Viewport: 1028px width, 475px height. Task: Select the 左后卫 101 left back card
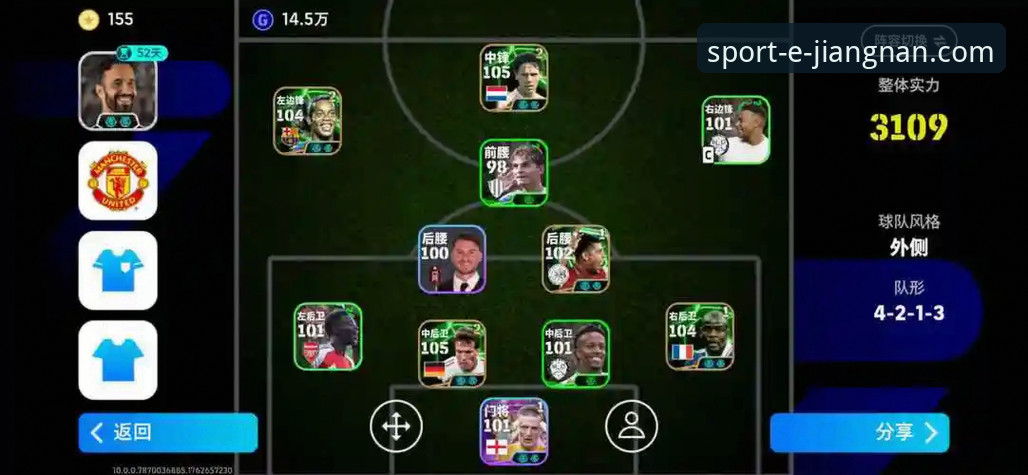[x=328, y=337]
